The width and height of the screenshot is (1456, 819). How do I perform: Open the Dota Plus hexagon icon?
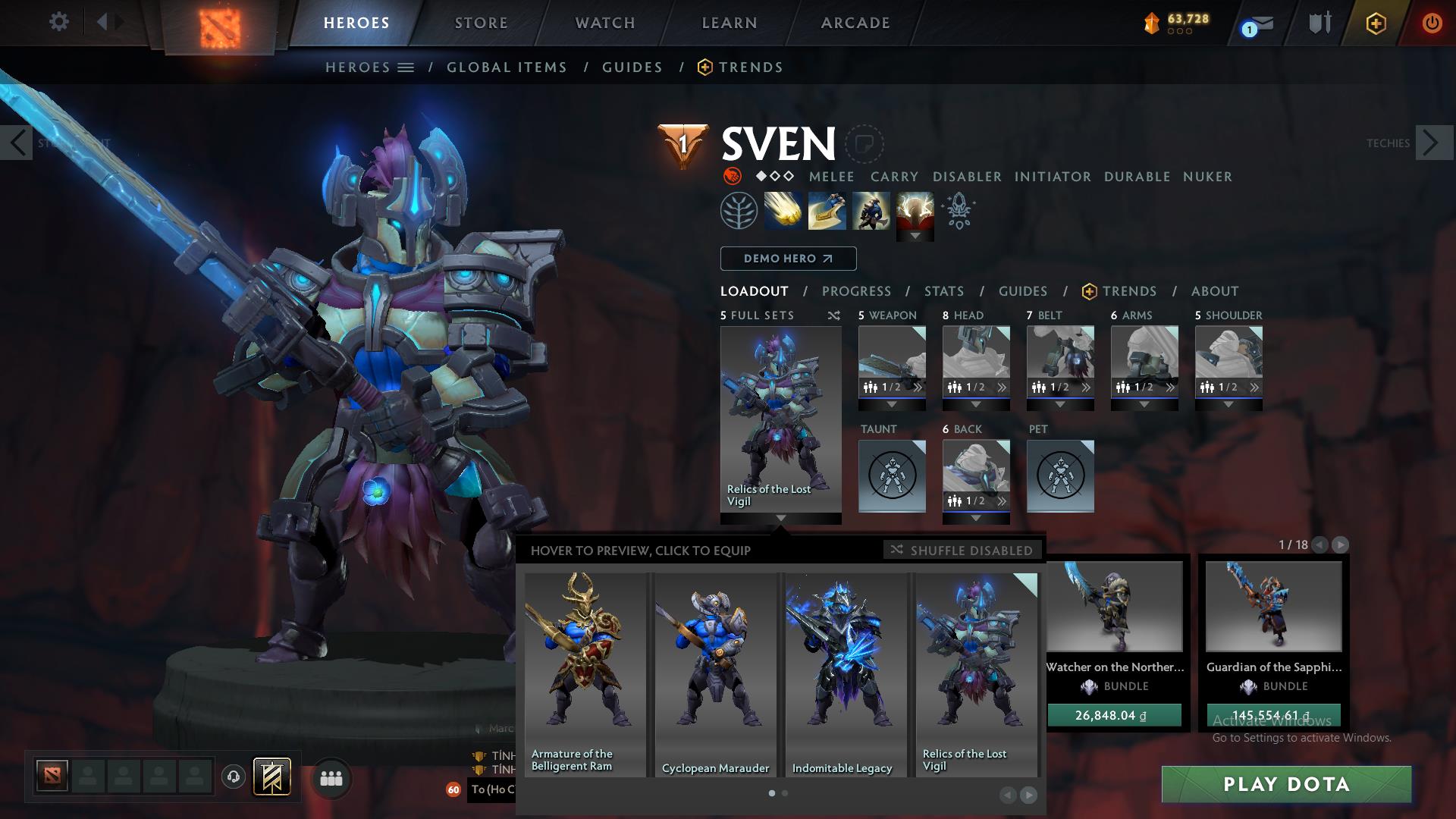click(1377, 23)
